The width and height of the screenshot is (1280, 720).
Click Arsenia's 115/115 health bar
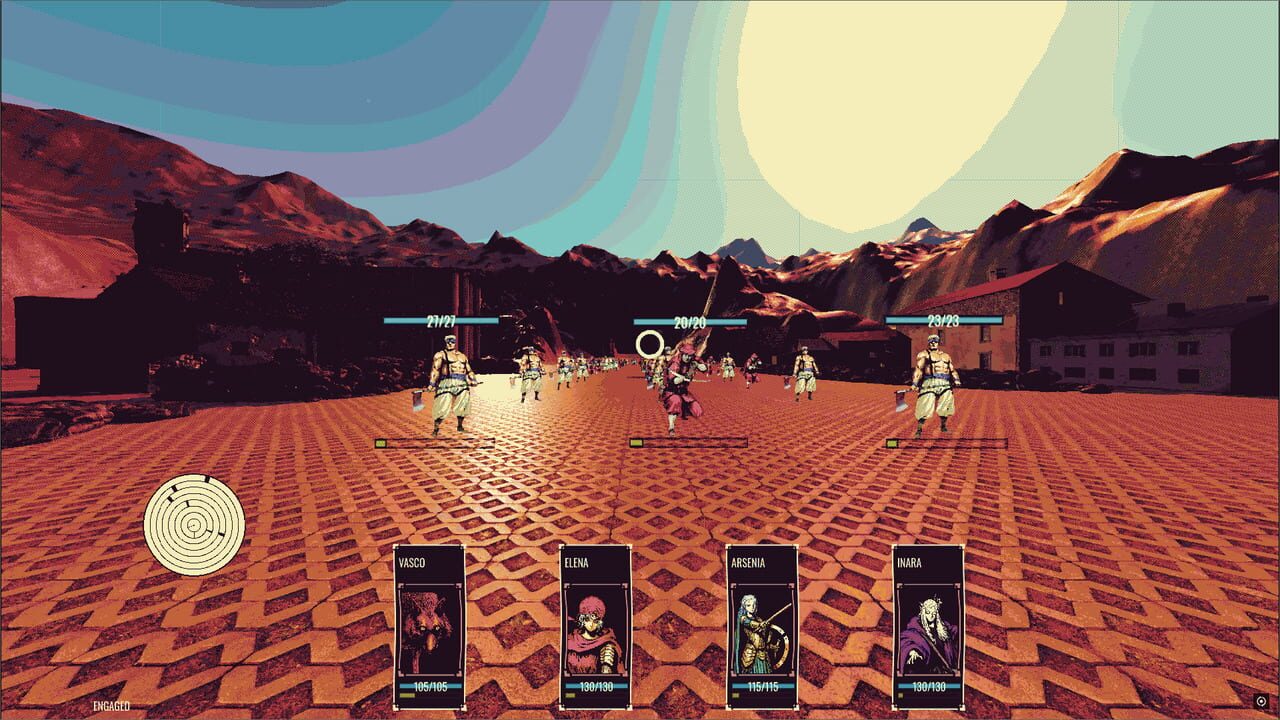(x=764, y=688)
